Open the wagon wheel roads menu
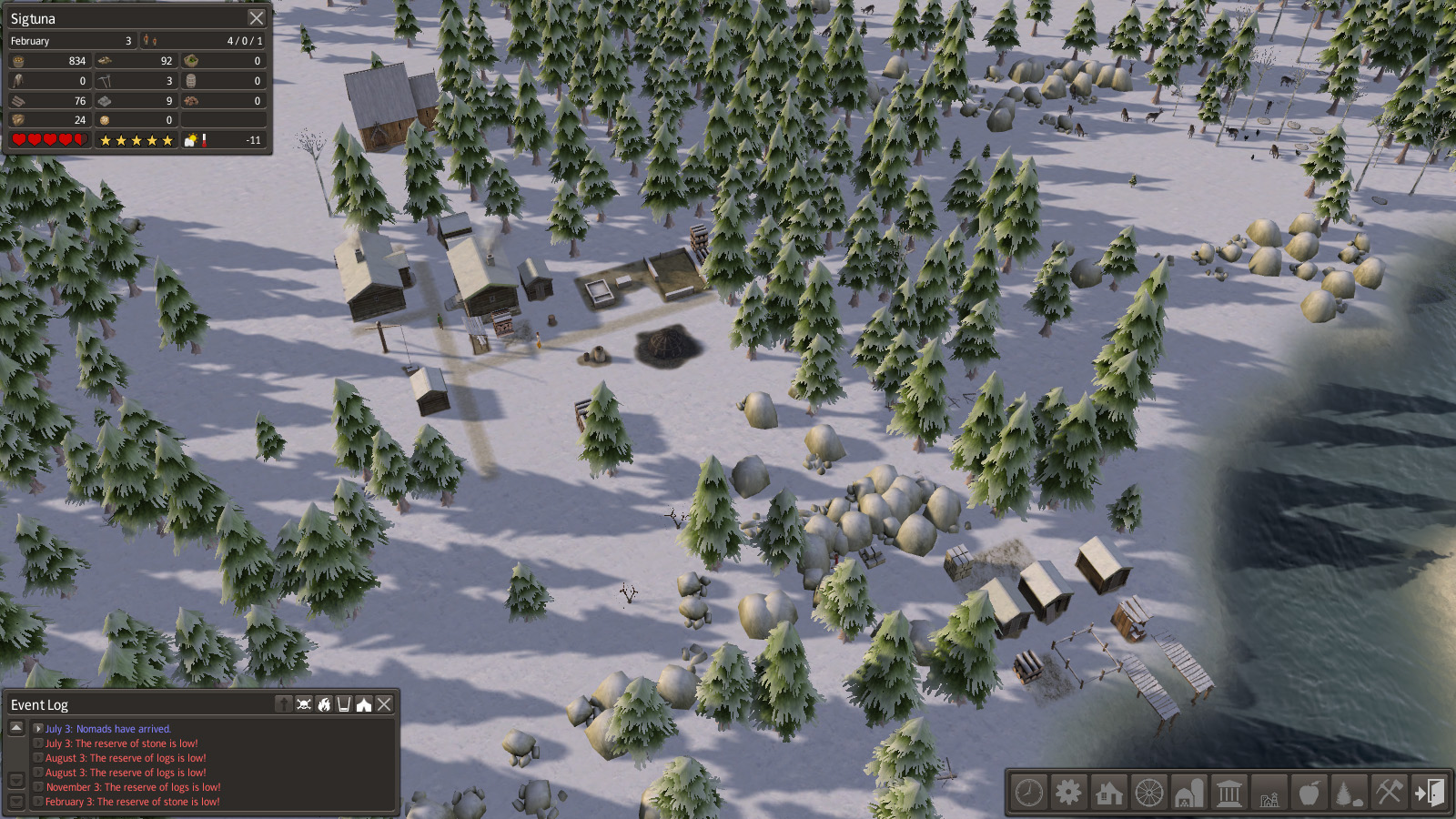 pyautogui.click(x=1149, y=793)
